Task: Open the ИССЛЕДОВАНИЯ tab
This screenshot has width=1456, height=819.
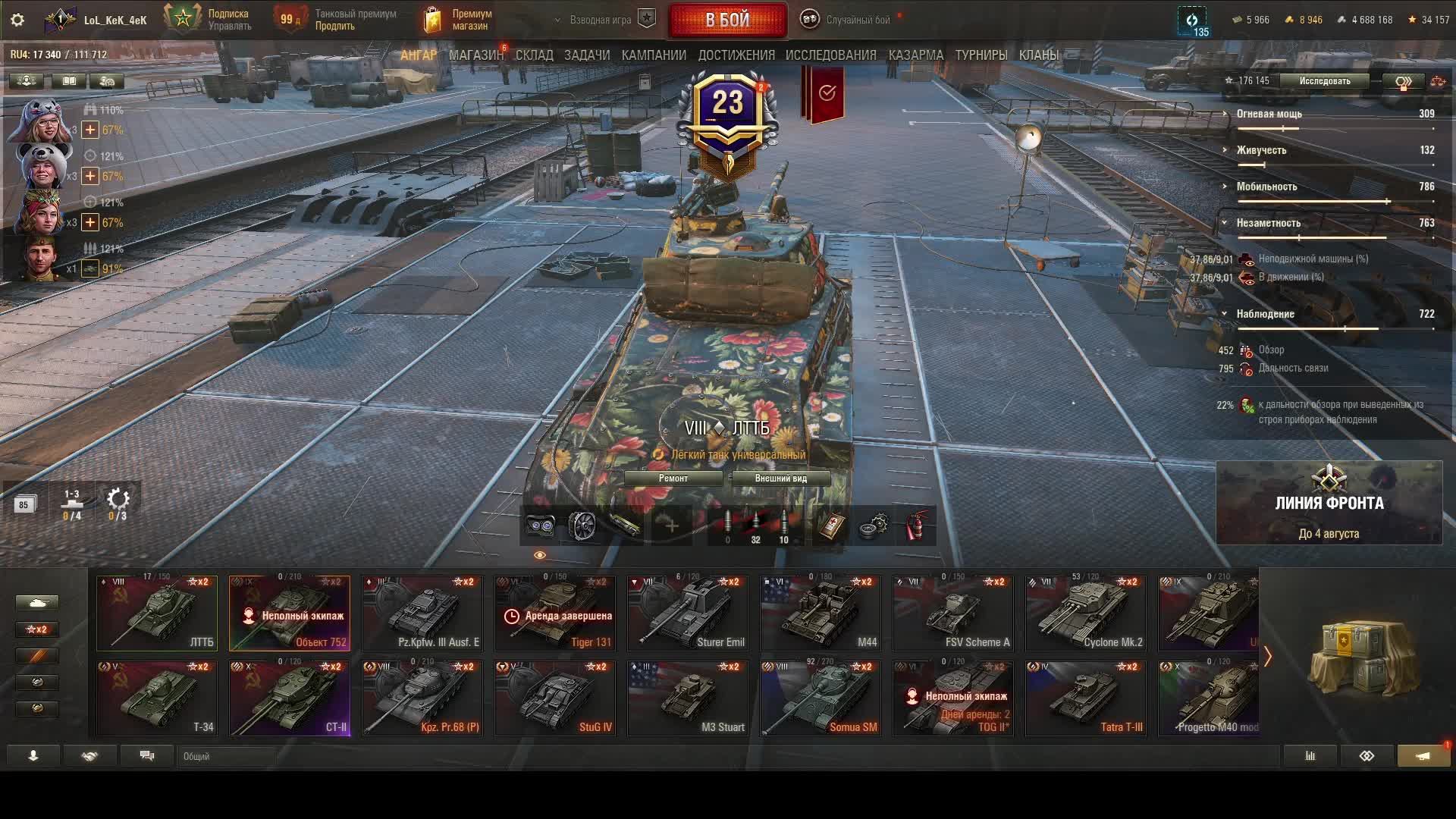Action: click(830, 55)
